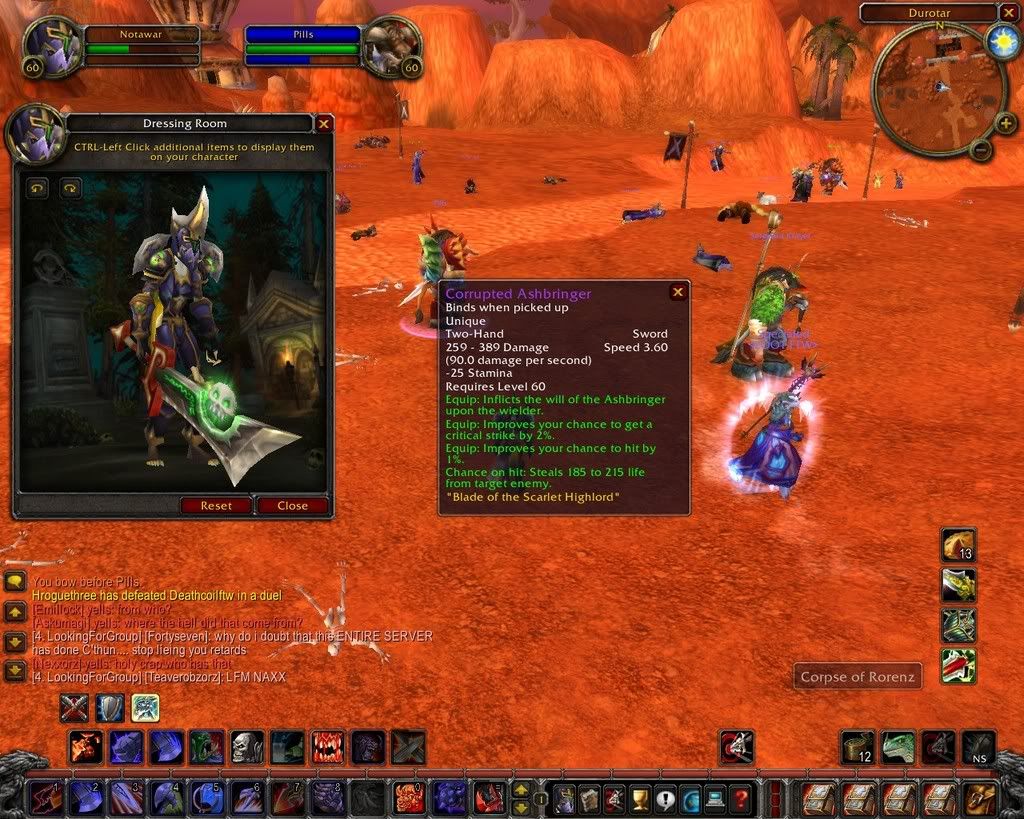Zoom in the minimap

(1006, 124)
